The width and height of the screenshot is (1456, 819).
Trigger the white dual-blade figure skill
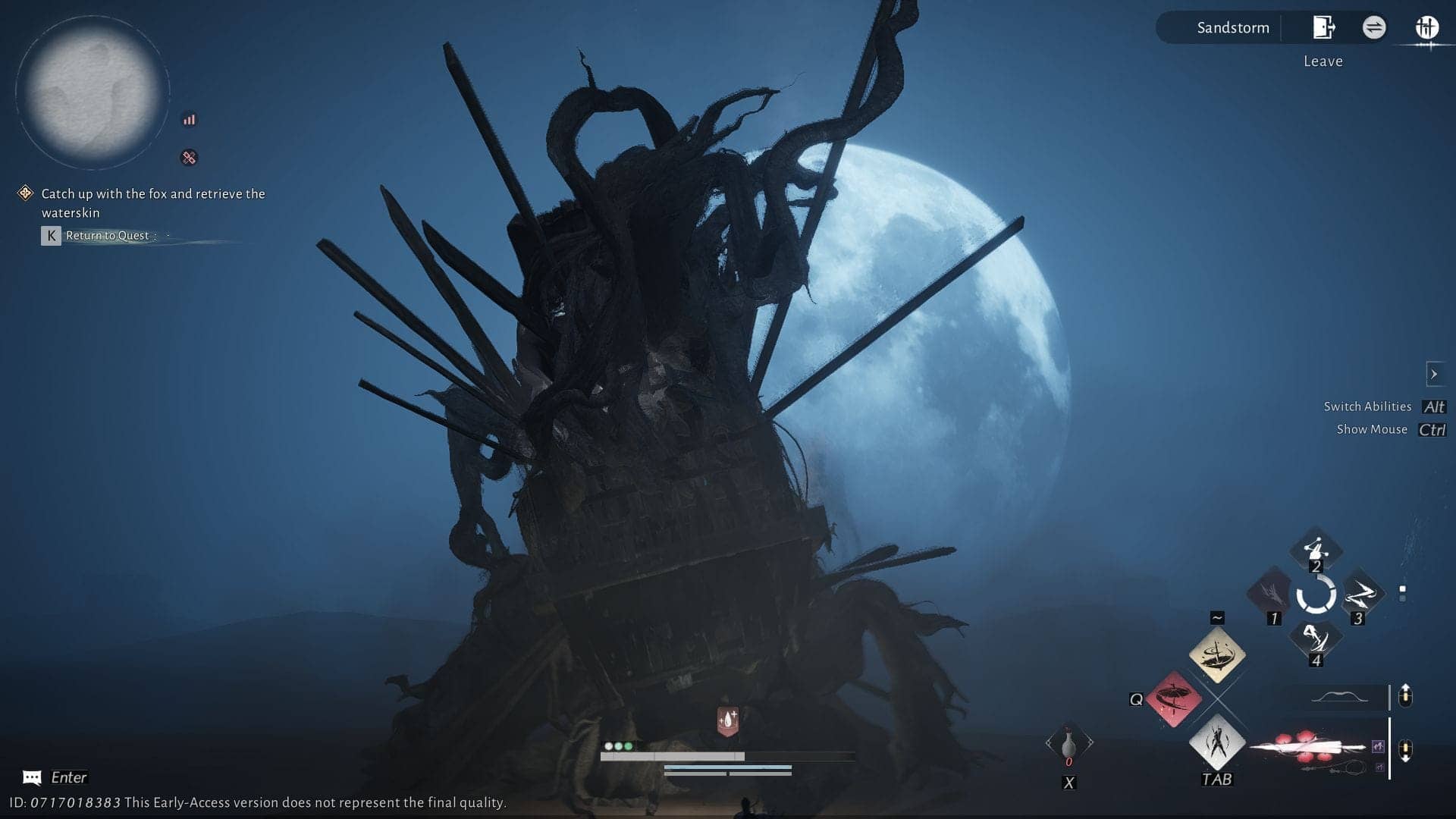1216,742
